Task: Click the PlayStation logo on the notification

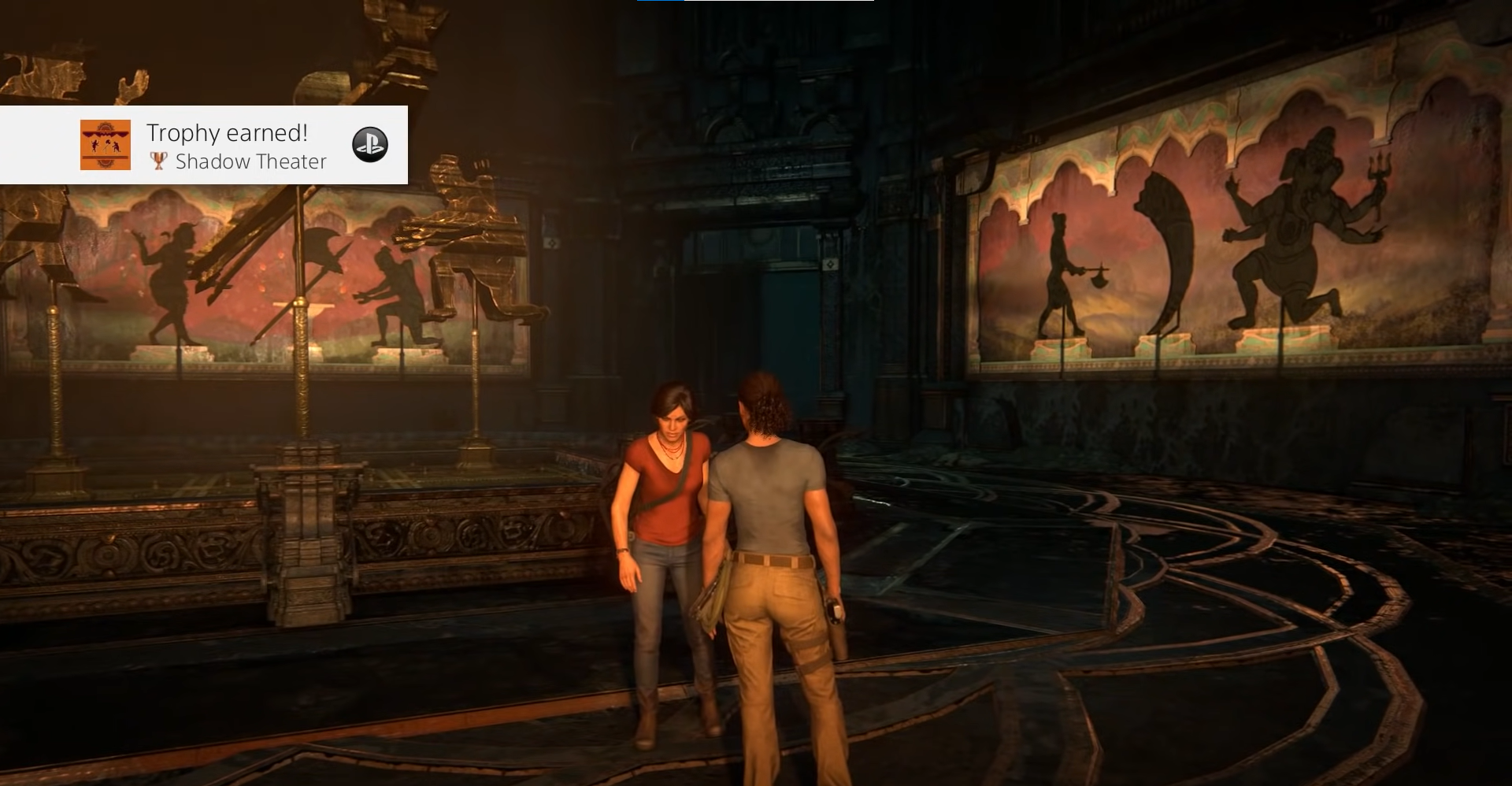Action: click(x=369, y=145)
